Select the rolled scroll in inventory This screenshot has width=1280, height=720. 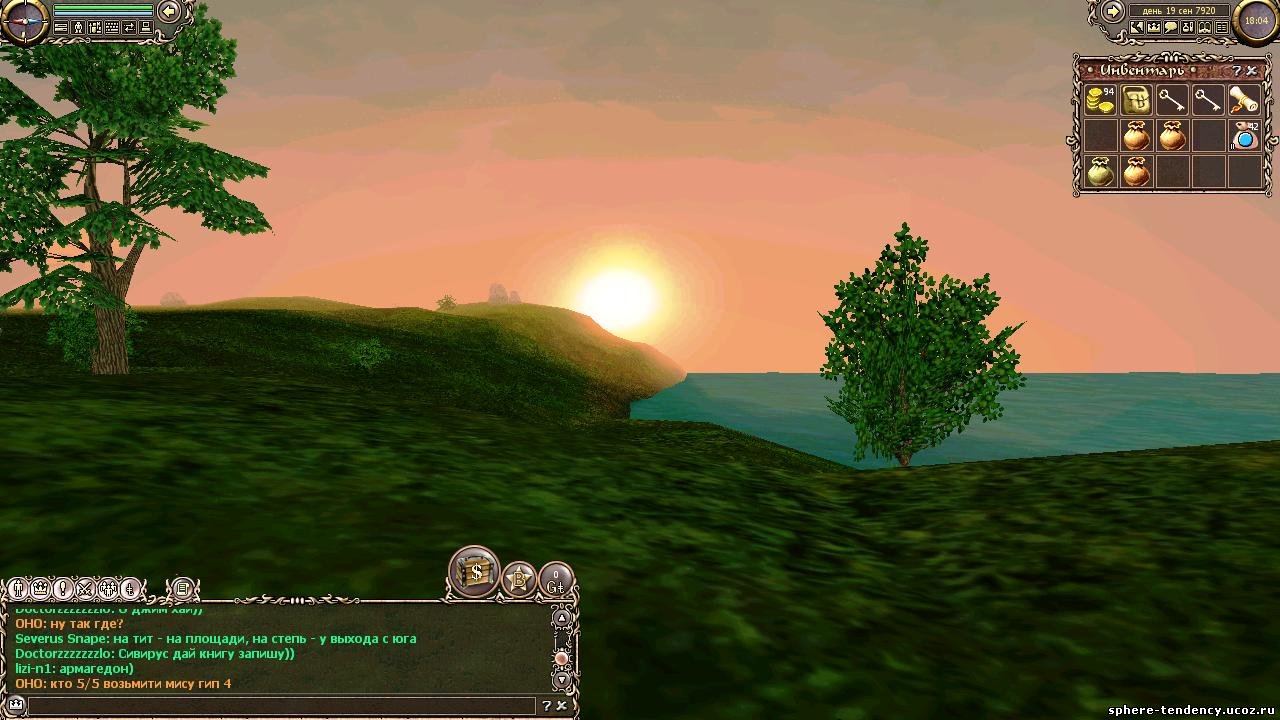coord(1244,100)
